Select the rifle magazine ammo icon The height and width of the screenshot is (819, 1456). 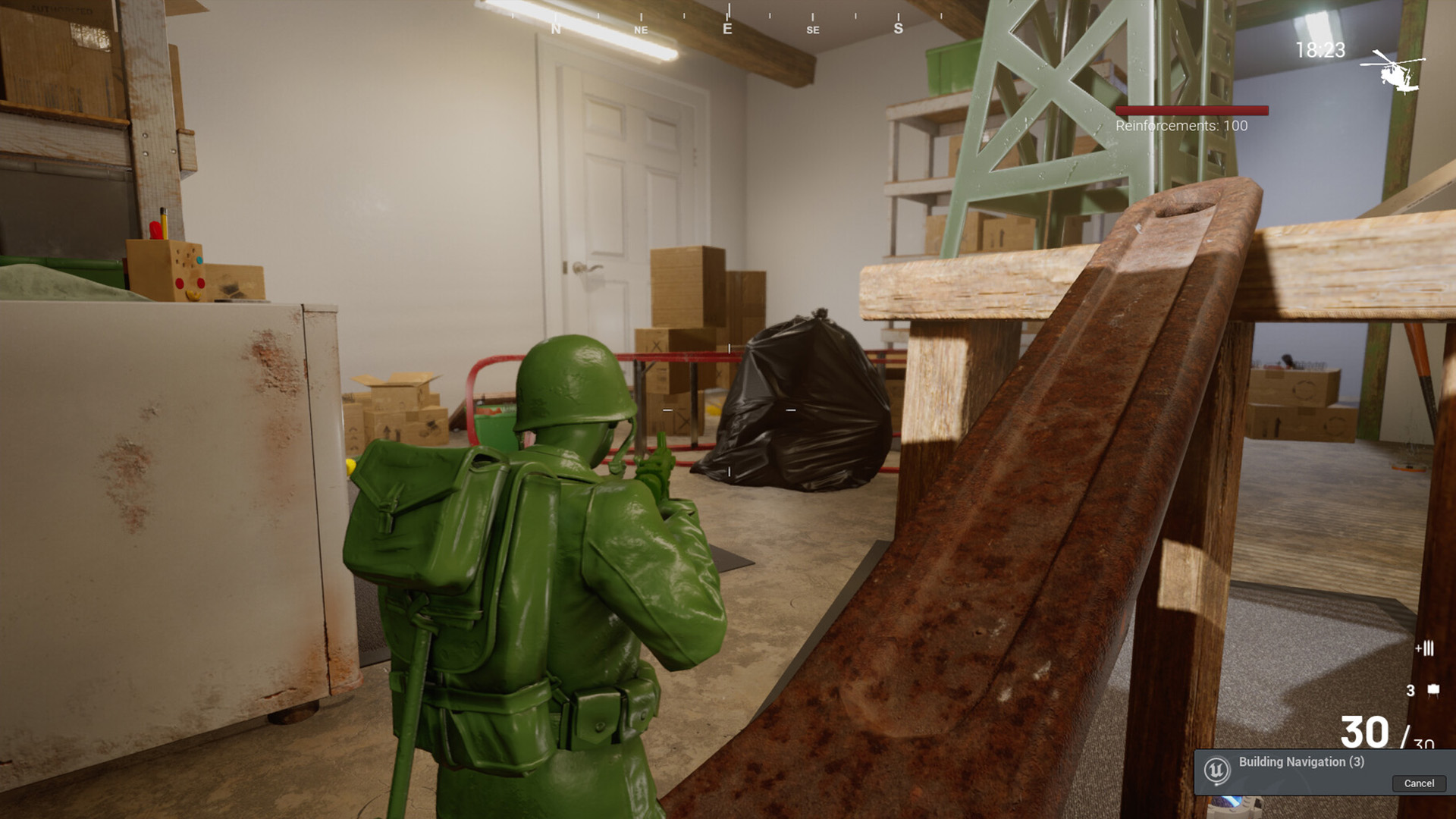(x=1426, y=648)
